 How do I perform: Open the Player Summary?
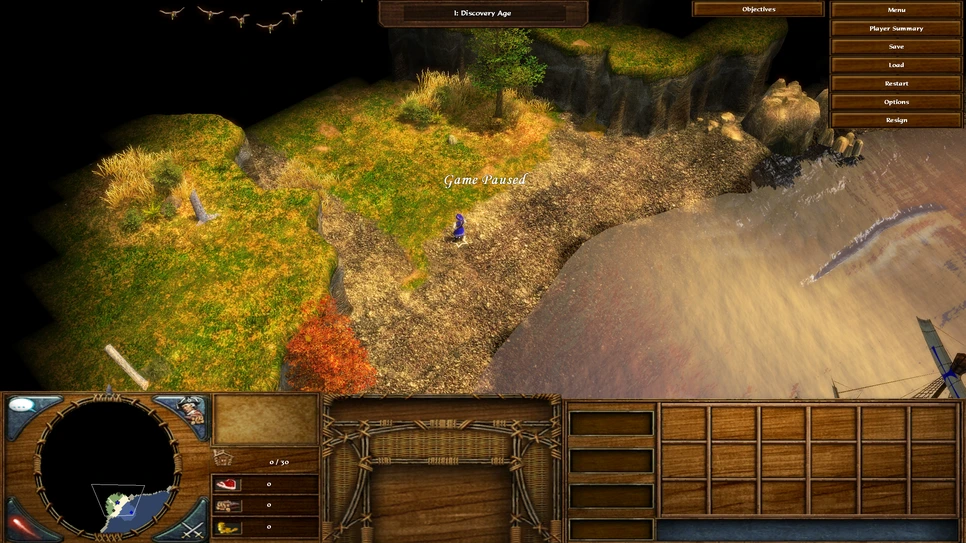pyautogui.click(x=896, y=28)
